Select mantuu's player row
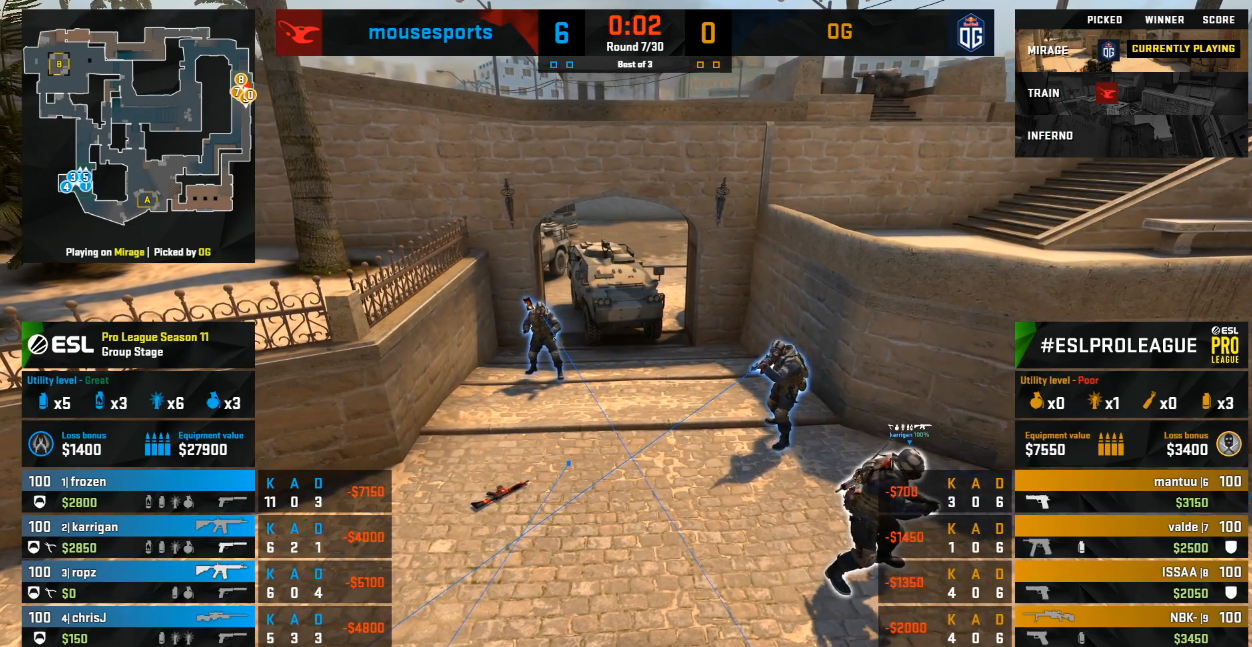 click(x=1130, y=491)
